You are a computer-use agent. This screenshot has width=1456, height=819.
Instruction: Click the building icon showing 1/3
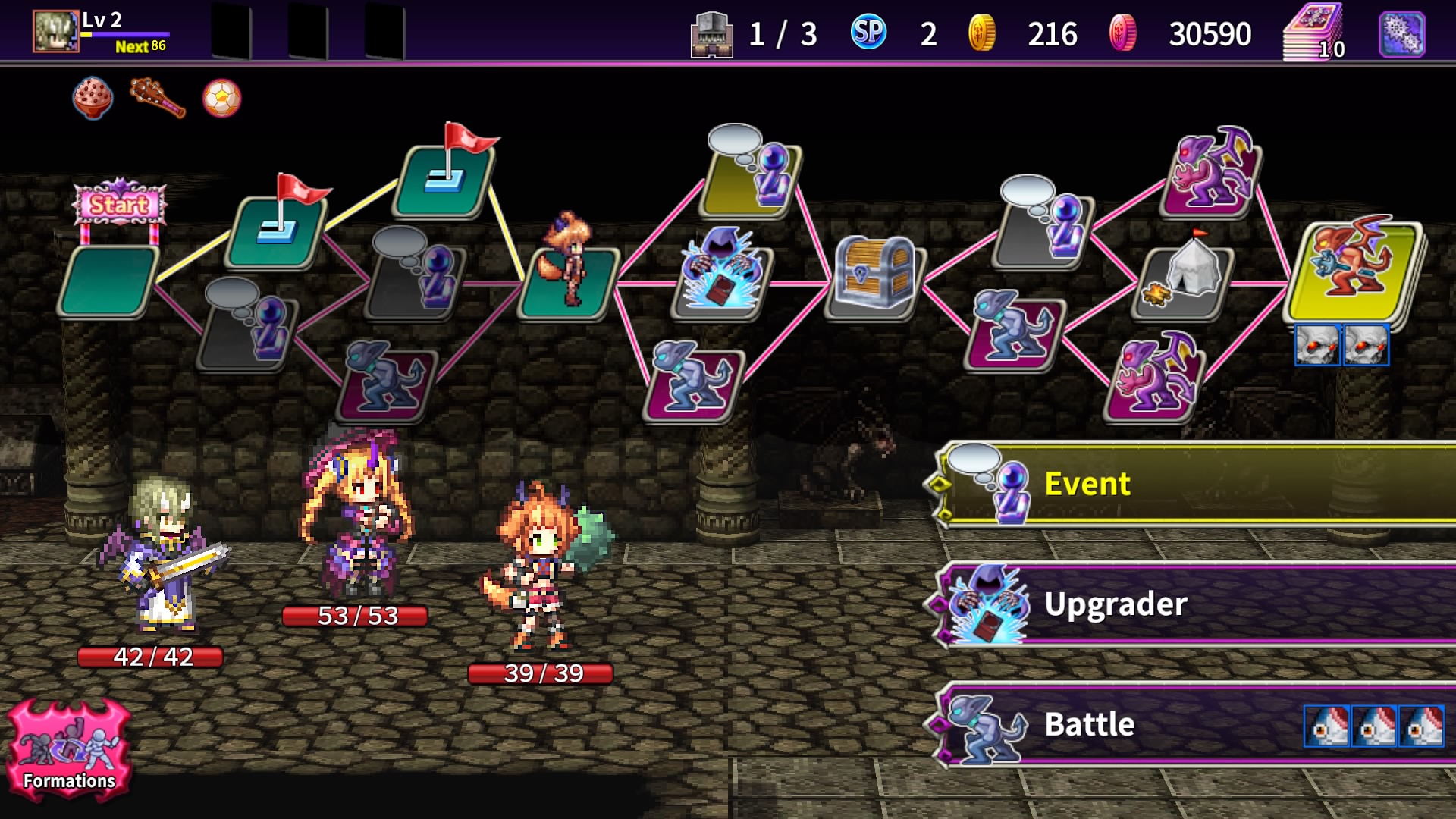click(x=711, y=33)
